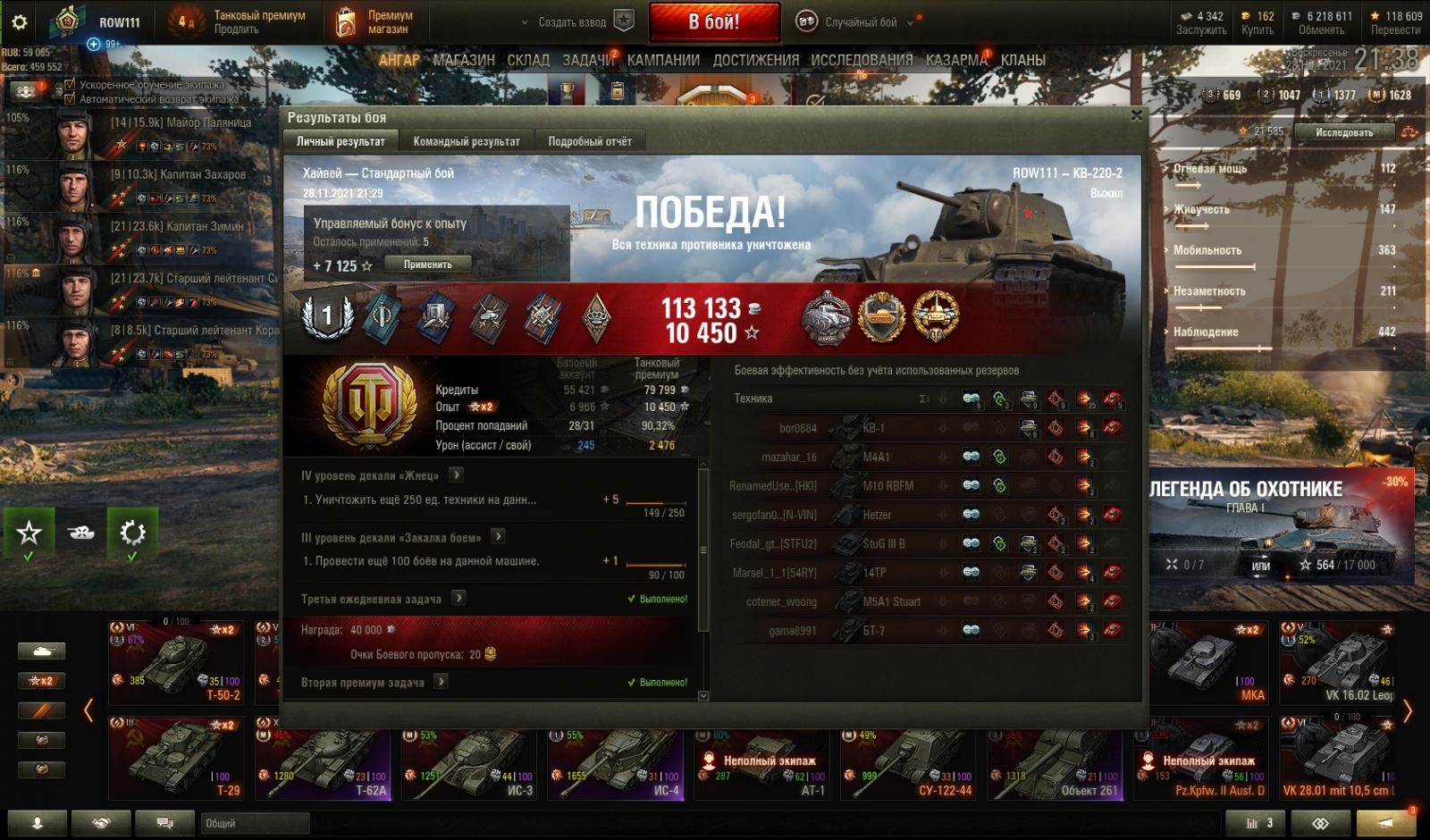Open the «МАГАЗИН» menu
Viewport: 1430px width, 840px height.
463,60
